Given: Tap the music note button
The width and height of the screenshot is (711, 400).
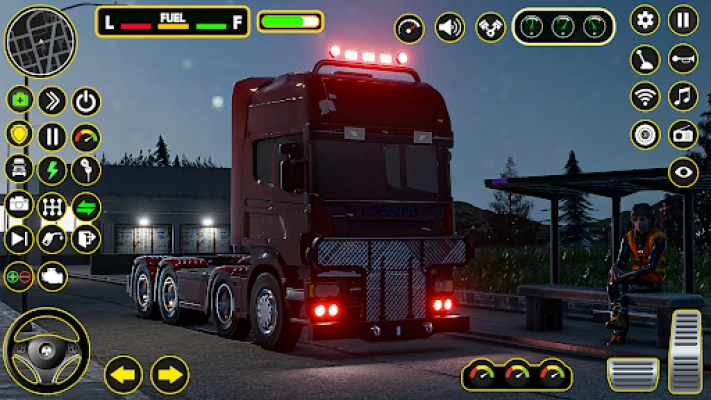Looking at the screenshot, I should coord(683,96).
